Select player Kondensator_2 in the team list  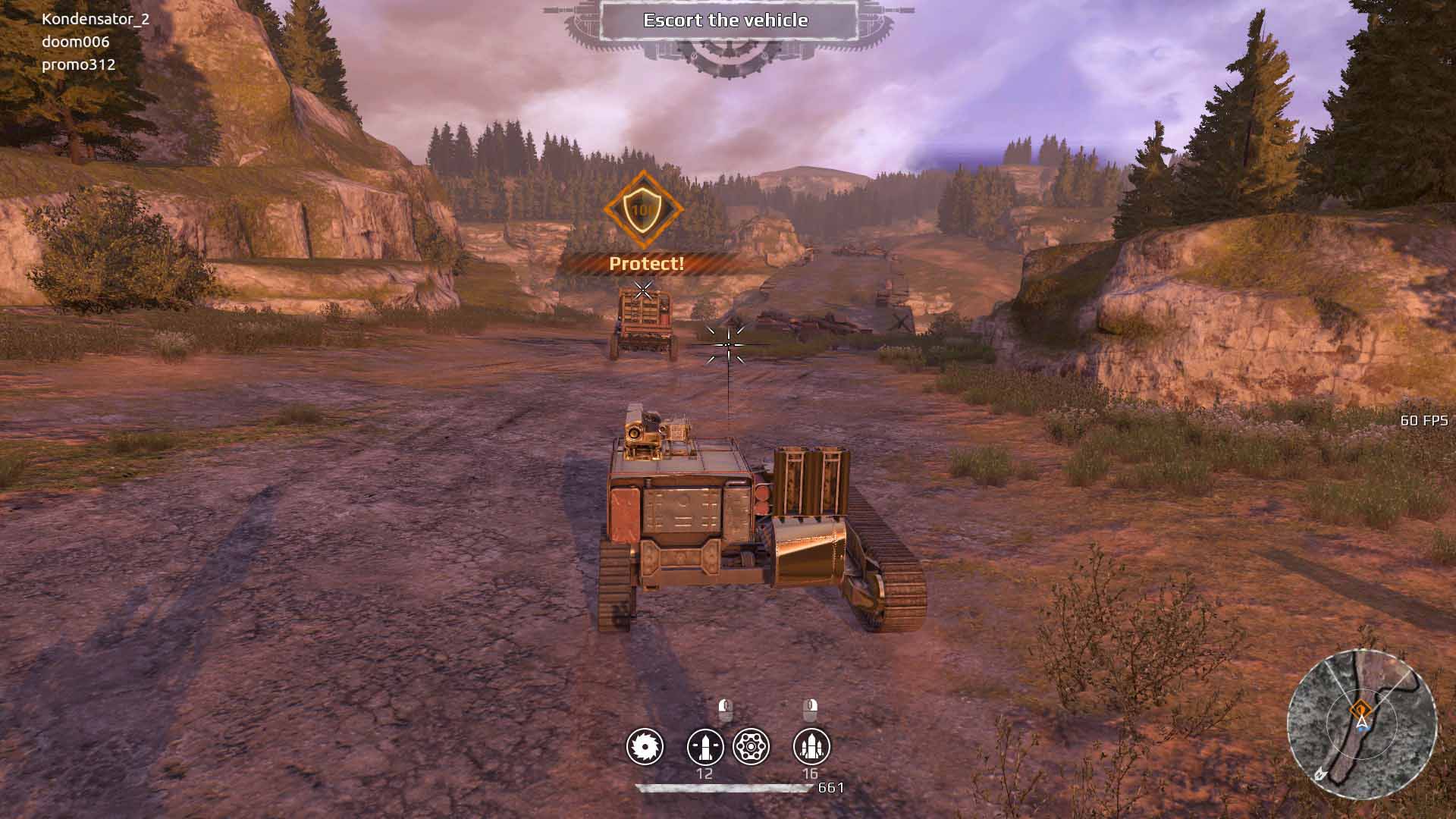click(96, 19)
